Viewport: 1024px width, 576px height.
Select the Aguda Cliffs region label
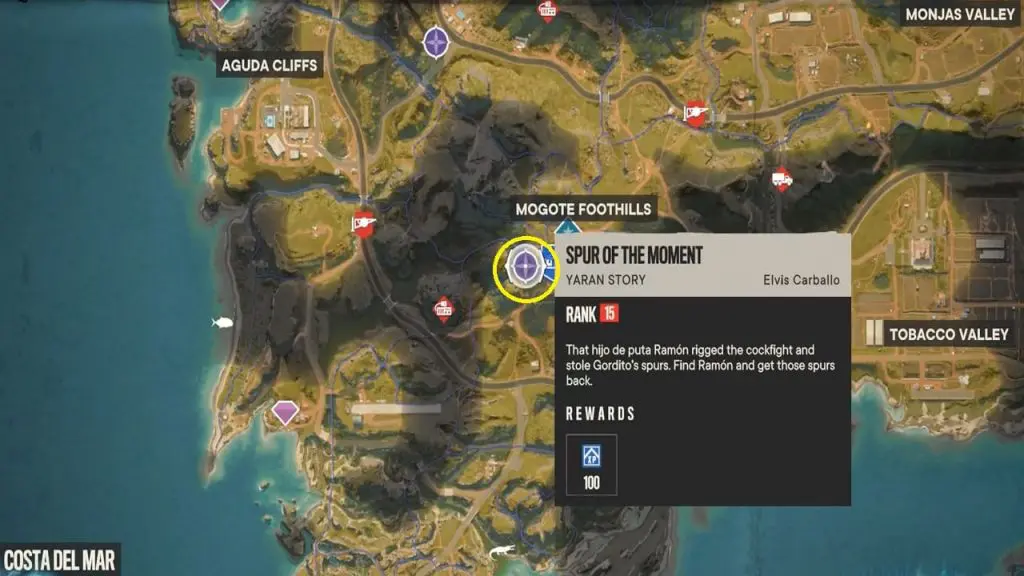point(270,66)
